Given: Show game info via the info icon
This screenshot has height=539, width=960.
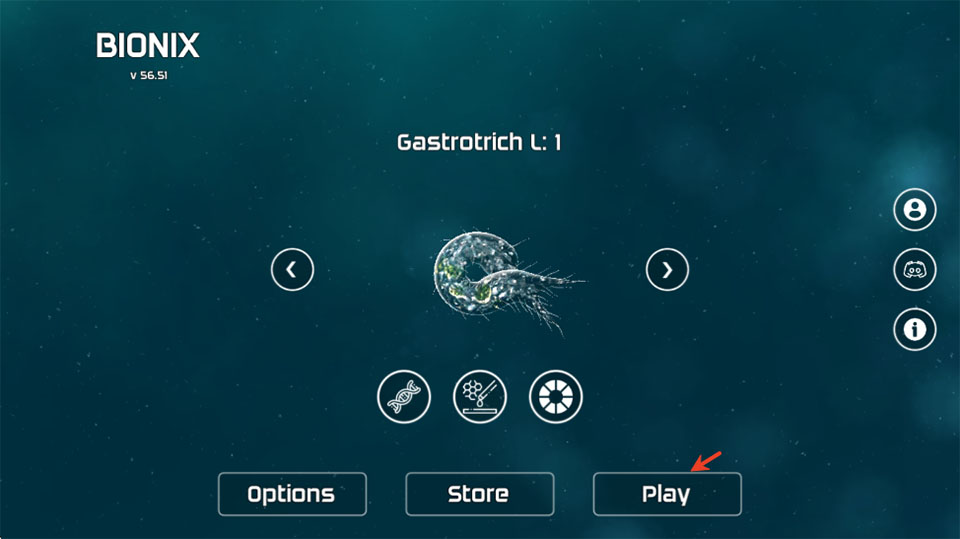Looking at the screenshot, I should coord(914,328).
